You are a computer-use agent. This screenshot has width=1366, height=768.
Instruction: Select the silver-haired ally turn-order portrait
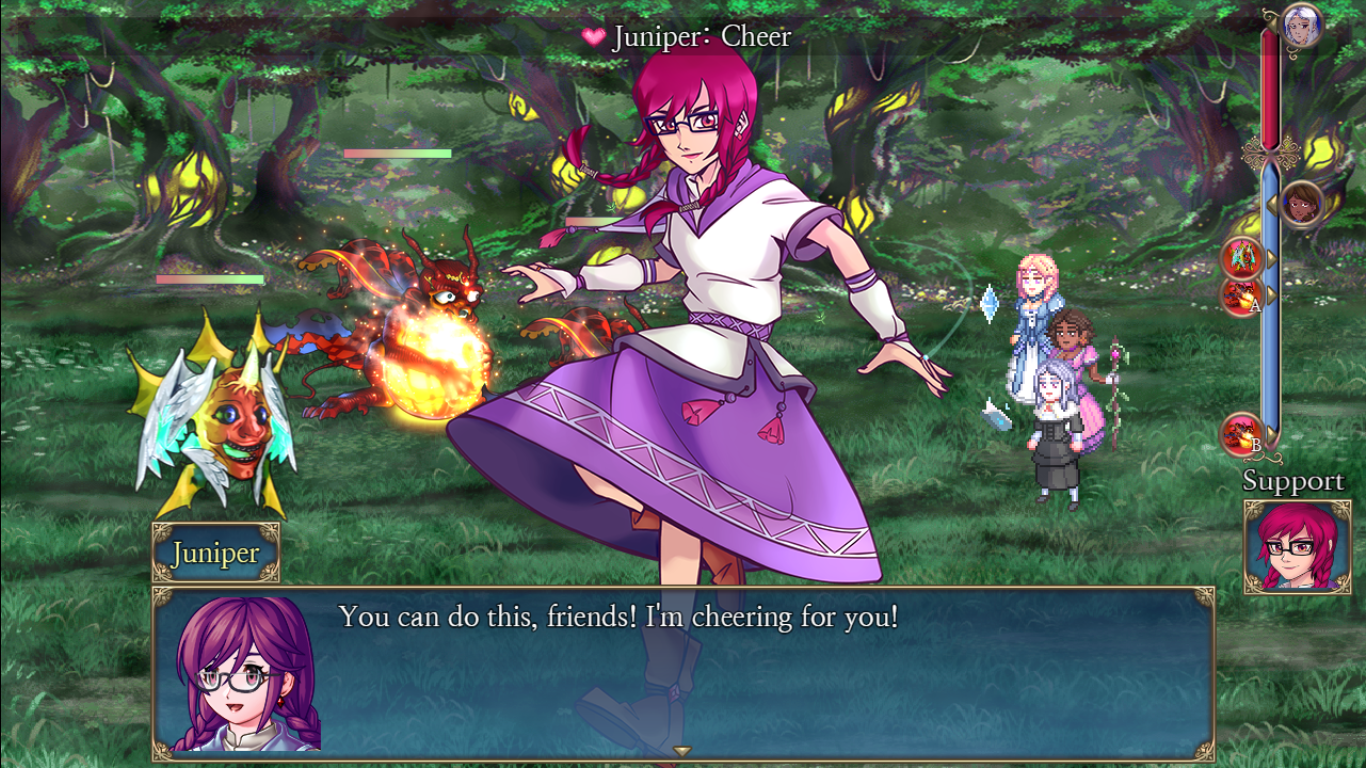tap(1301, 25)
